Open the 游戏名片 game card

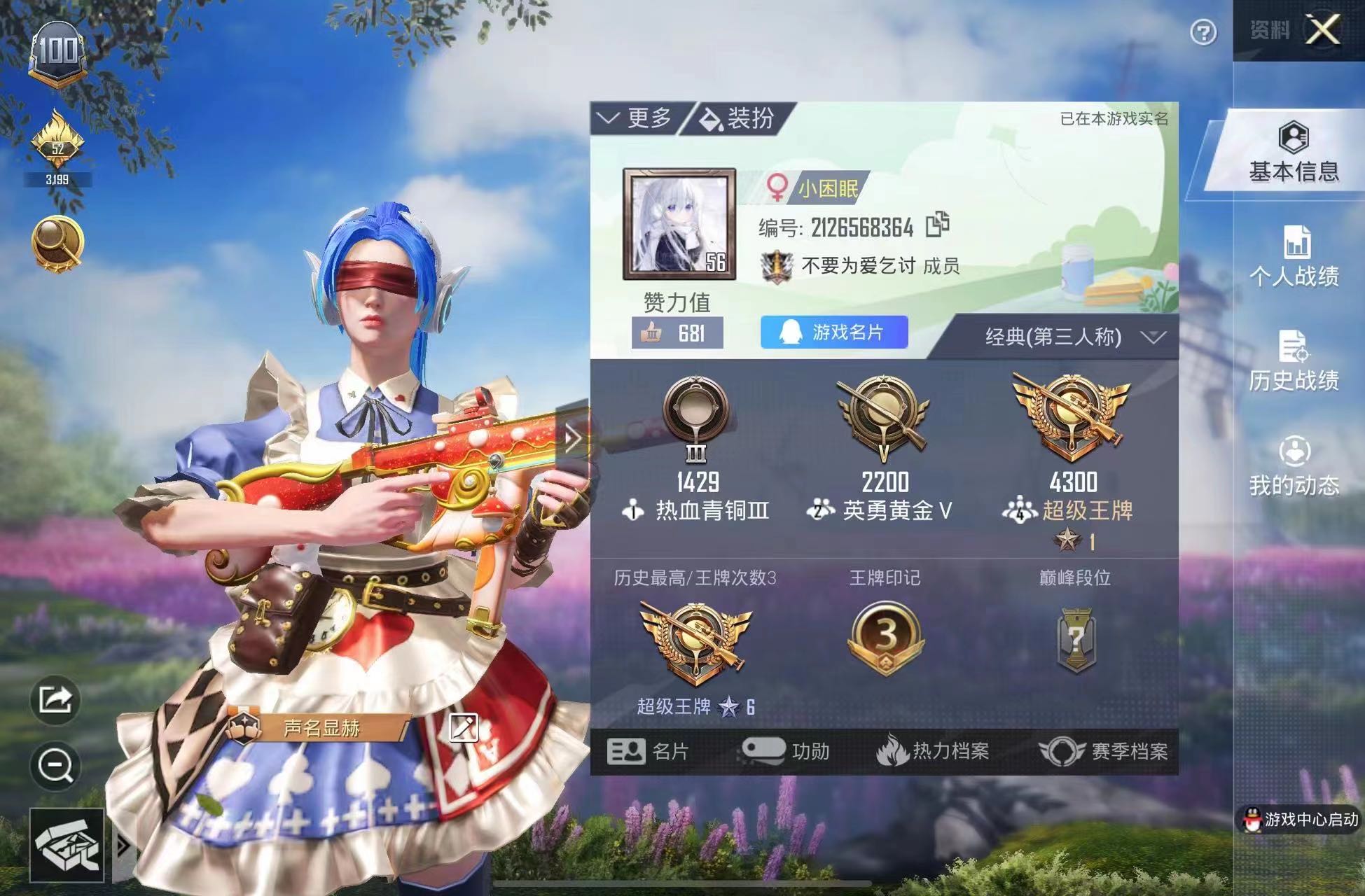pyautogui.click(x=833, y=332)
